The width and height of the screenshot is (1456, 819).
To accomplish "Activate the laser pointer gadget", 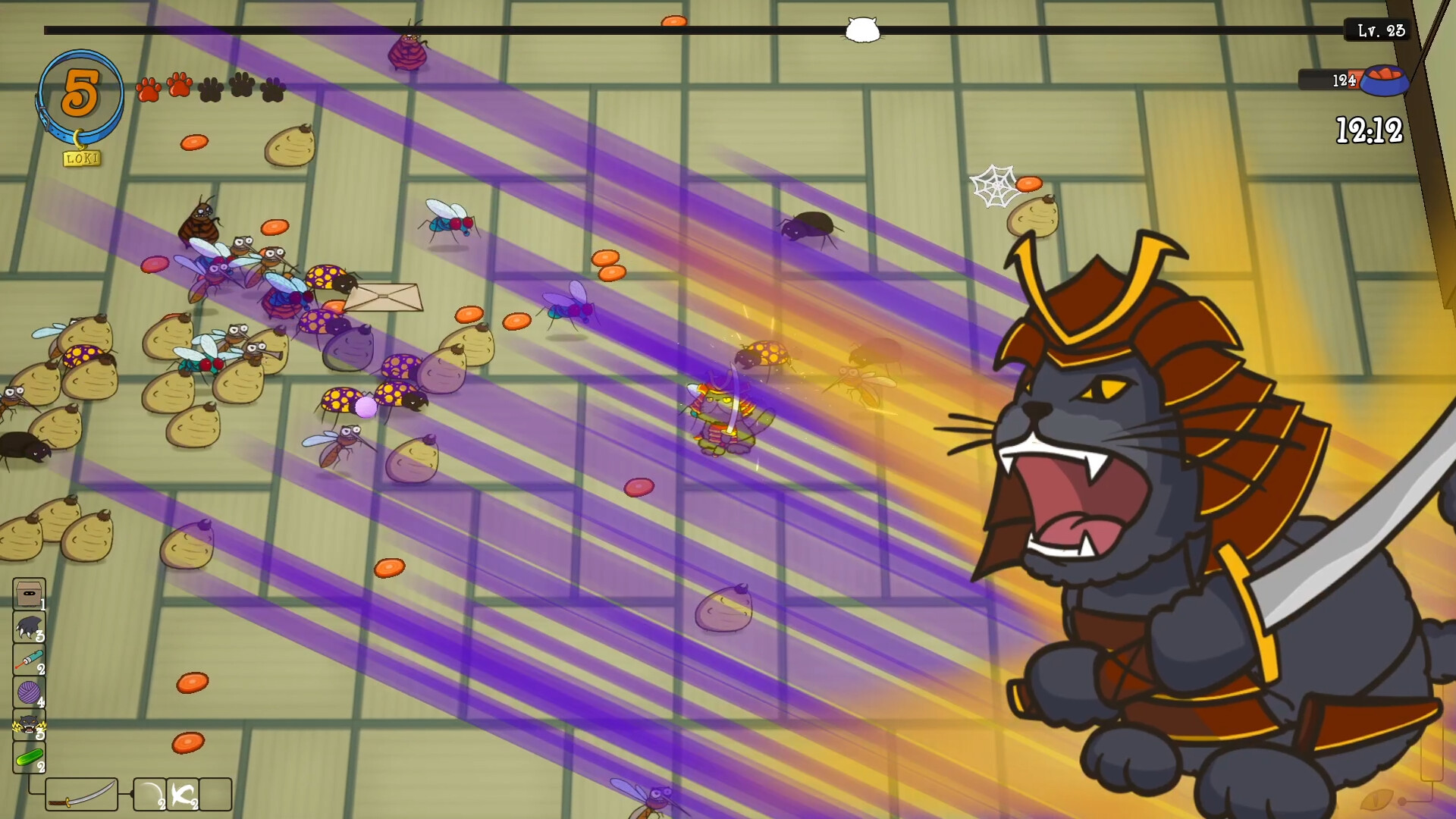I will tap(28, 658).
